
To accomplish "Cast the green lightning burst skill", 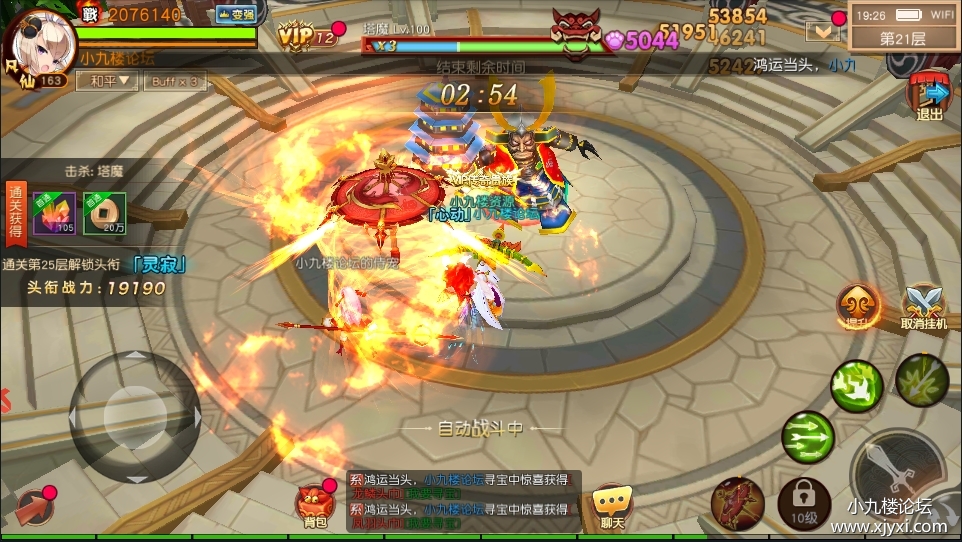I will pos(857,385).
